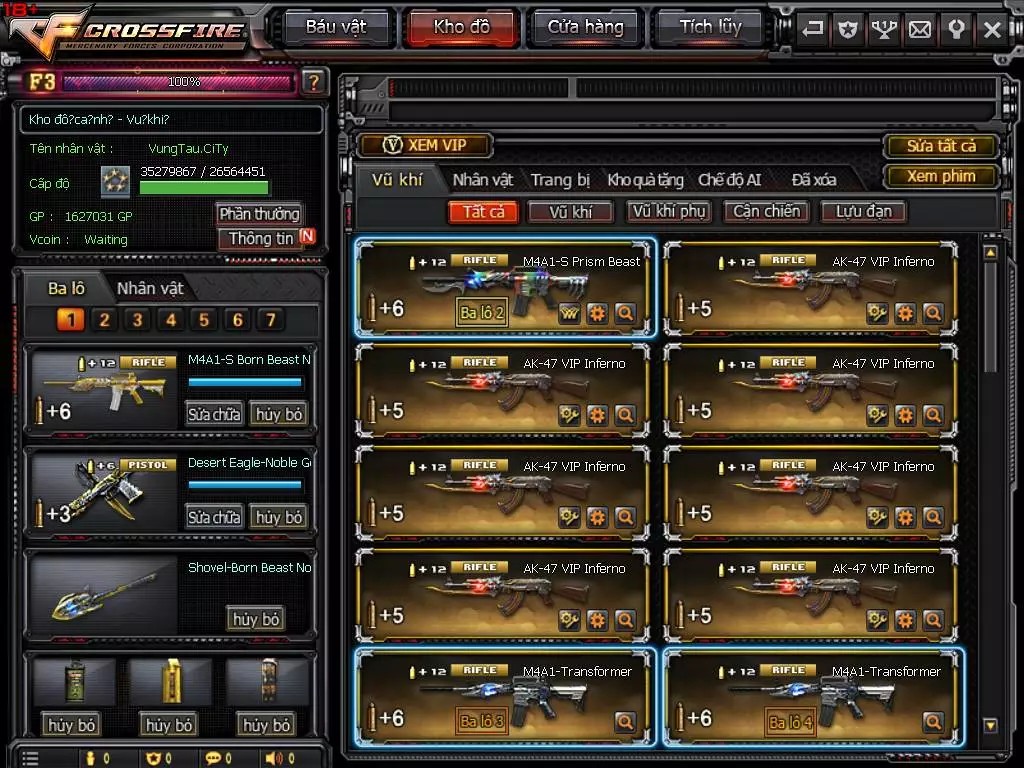Open the mail envelope icon
1024x768 pixels.
pos(919,29)
